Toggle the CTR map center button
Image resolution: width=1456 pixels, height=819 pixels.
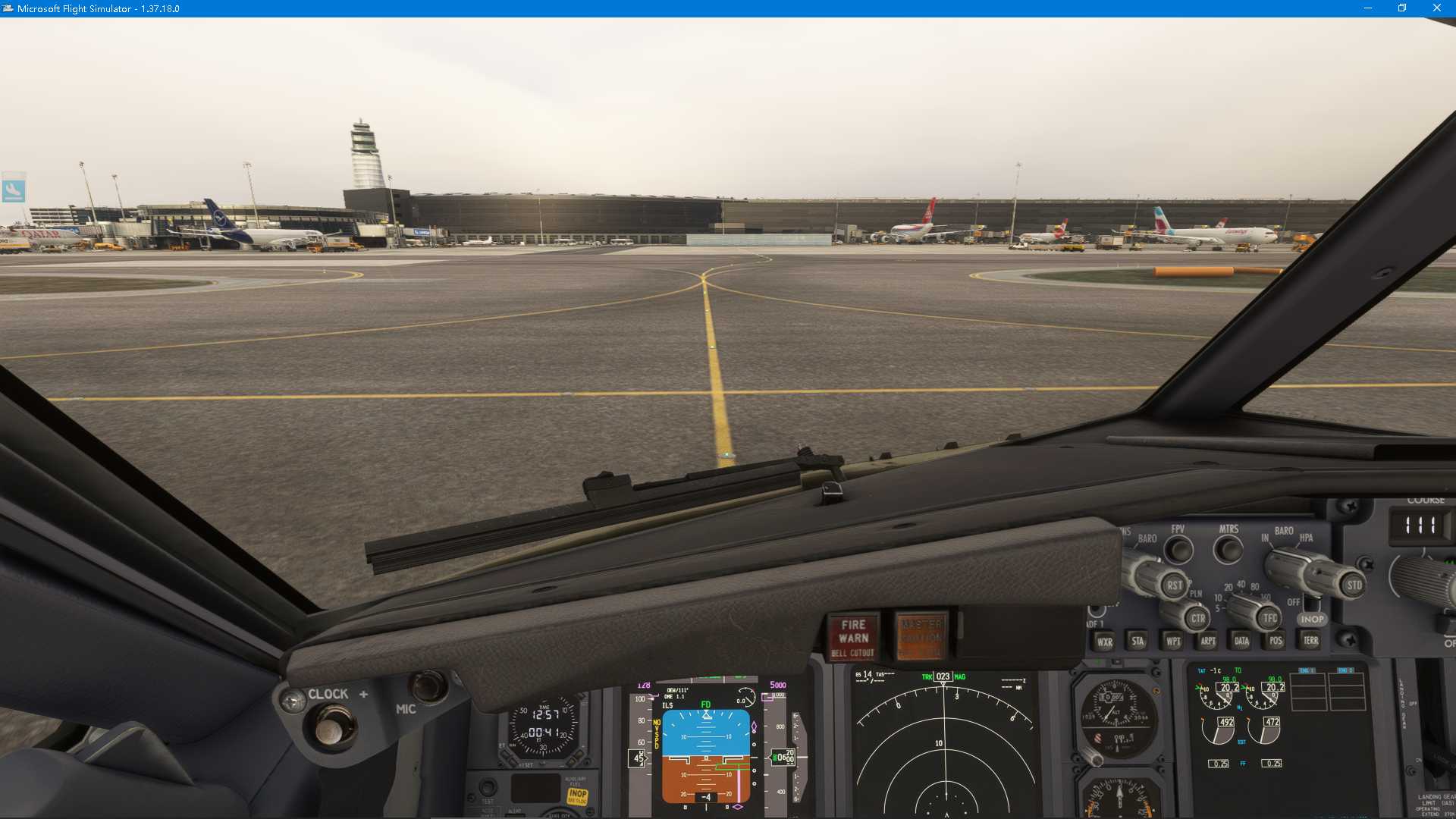coord(1198,617)
